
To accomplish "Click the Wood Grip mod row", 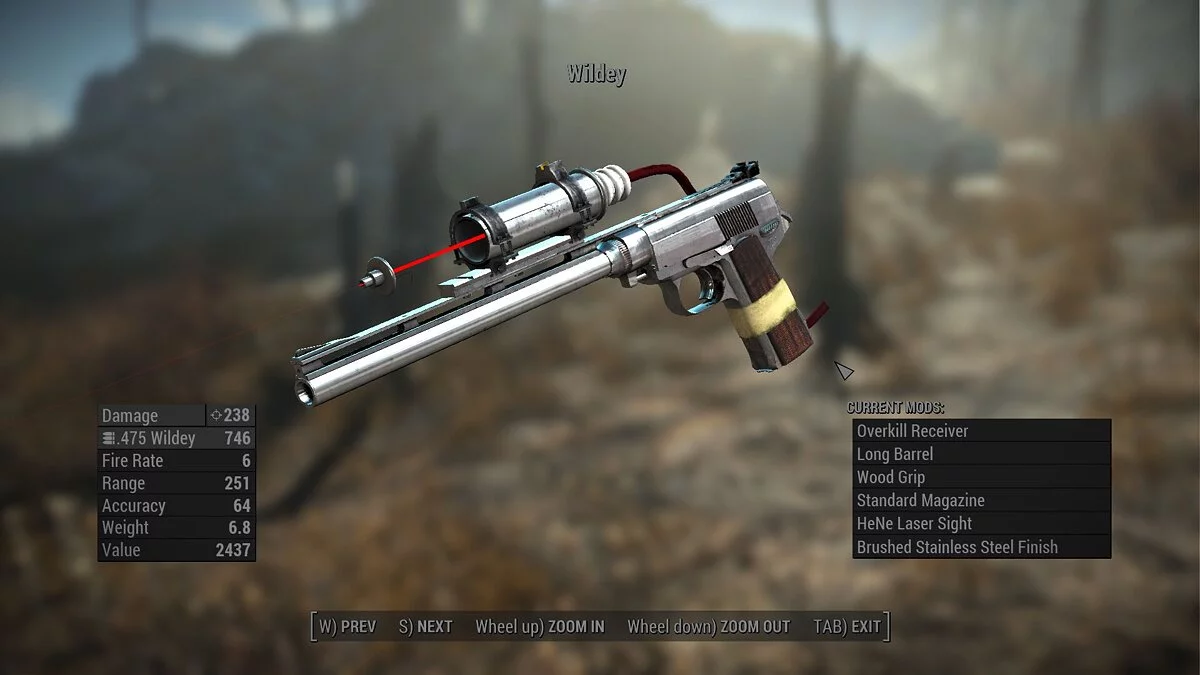I will coord(981,477).
